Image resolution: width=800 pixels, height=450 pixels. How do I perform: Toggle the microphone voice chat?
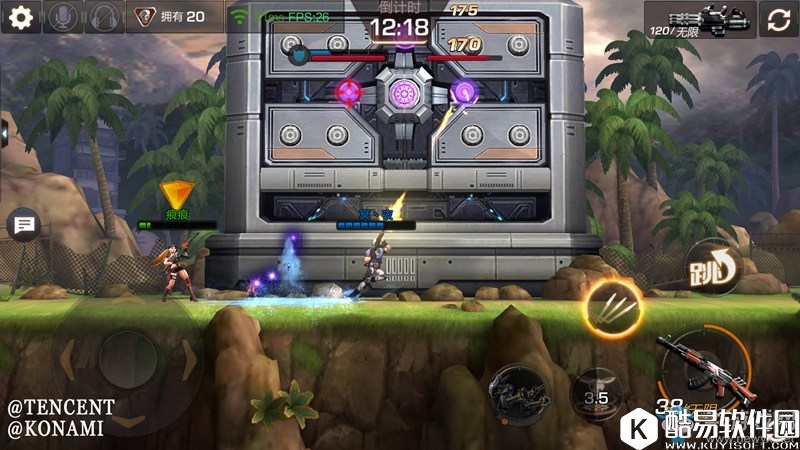pyautogui.click(x=63, y=17)
